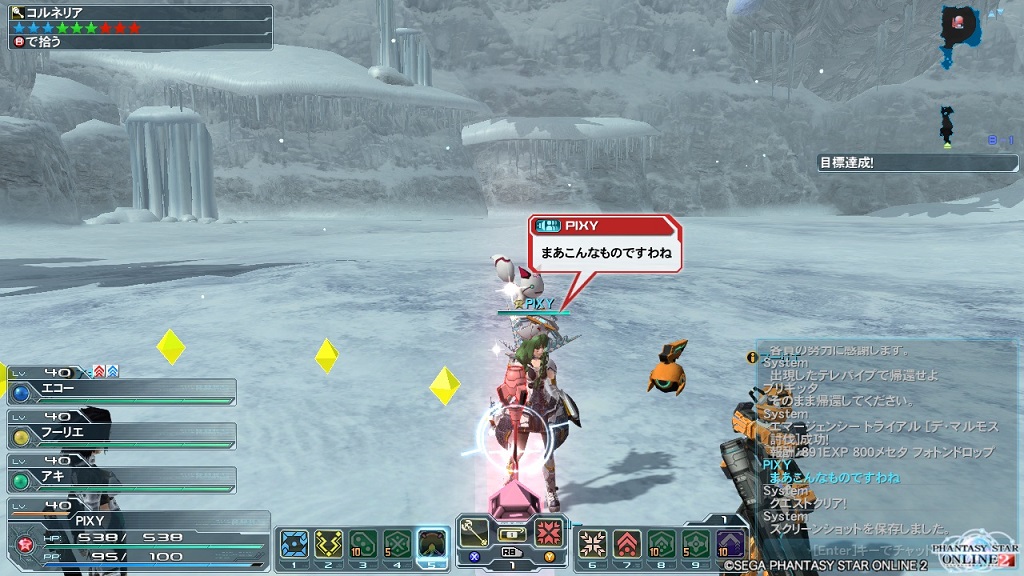Select the highlighted dark skill in slot 5
Image resolution: width=1024 pixels, height=576 pixels.
432,543
